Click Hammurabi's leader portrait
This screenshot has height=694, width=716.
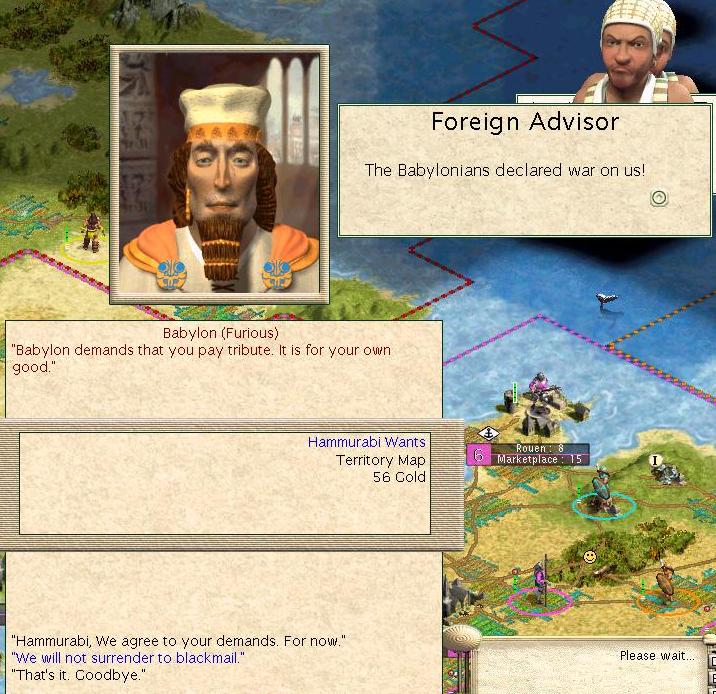click(219, 172)
